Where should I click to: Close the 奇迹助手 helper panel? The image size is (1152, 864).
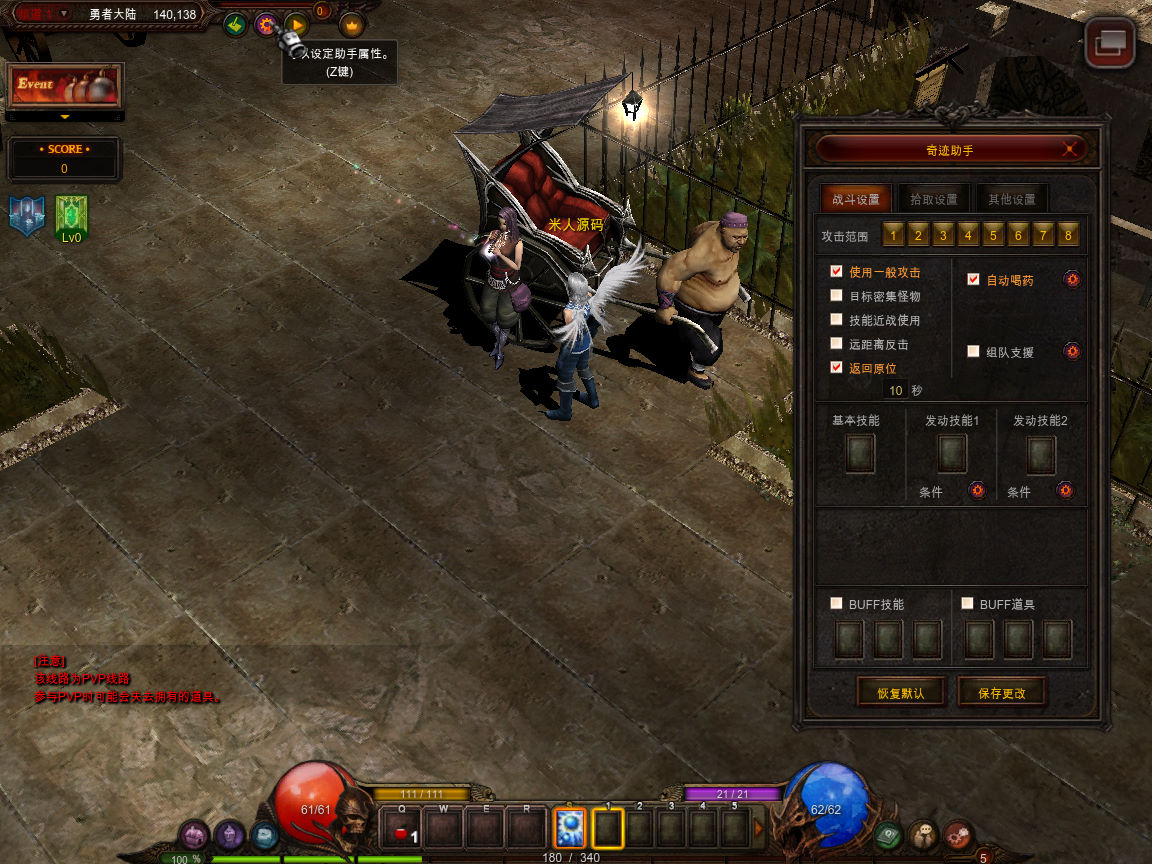(x=1071, y=149)
